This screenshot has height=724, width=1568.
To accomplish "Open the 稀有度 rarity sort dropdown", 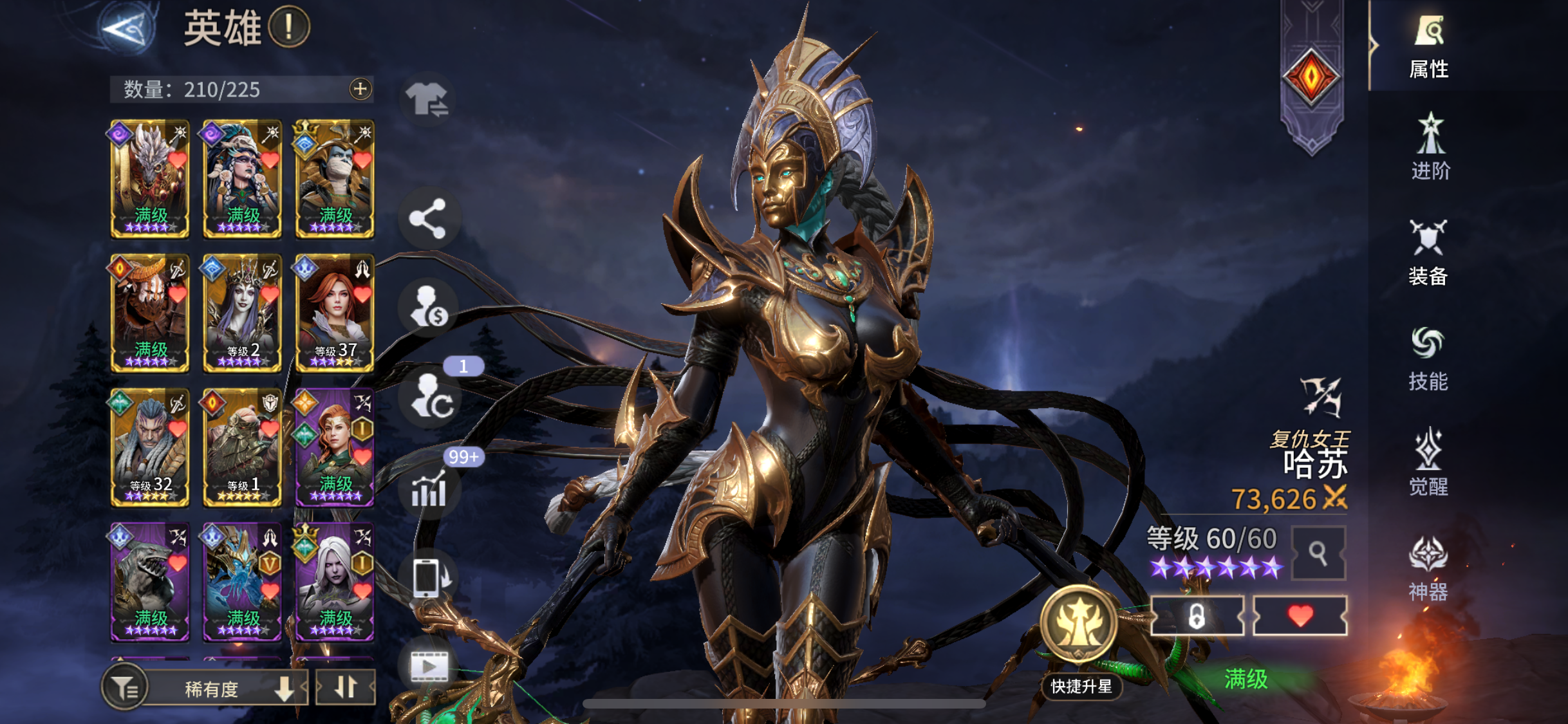I will click(x=225, y=689).
